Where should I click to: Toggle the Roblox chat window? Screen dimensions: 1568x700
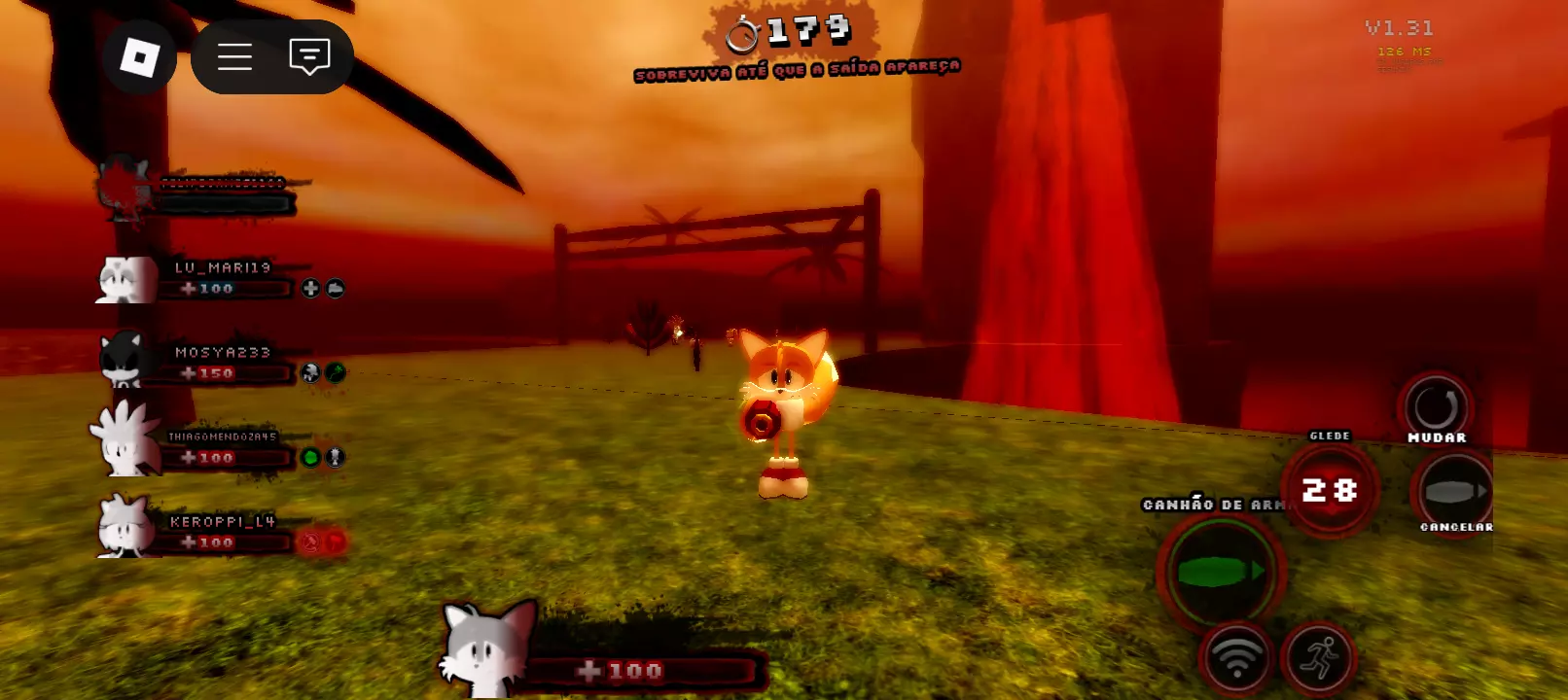point(309,57)
